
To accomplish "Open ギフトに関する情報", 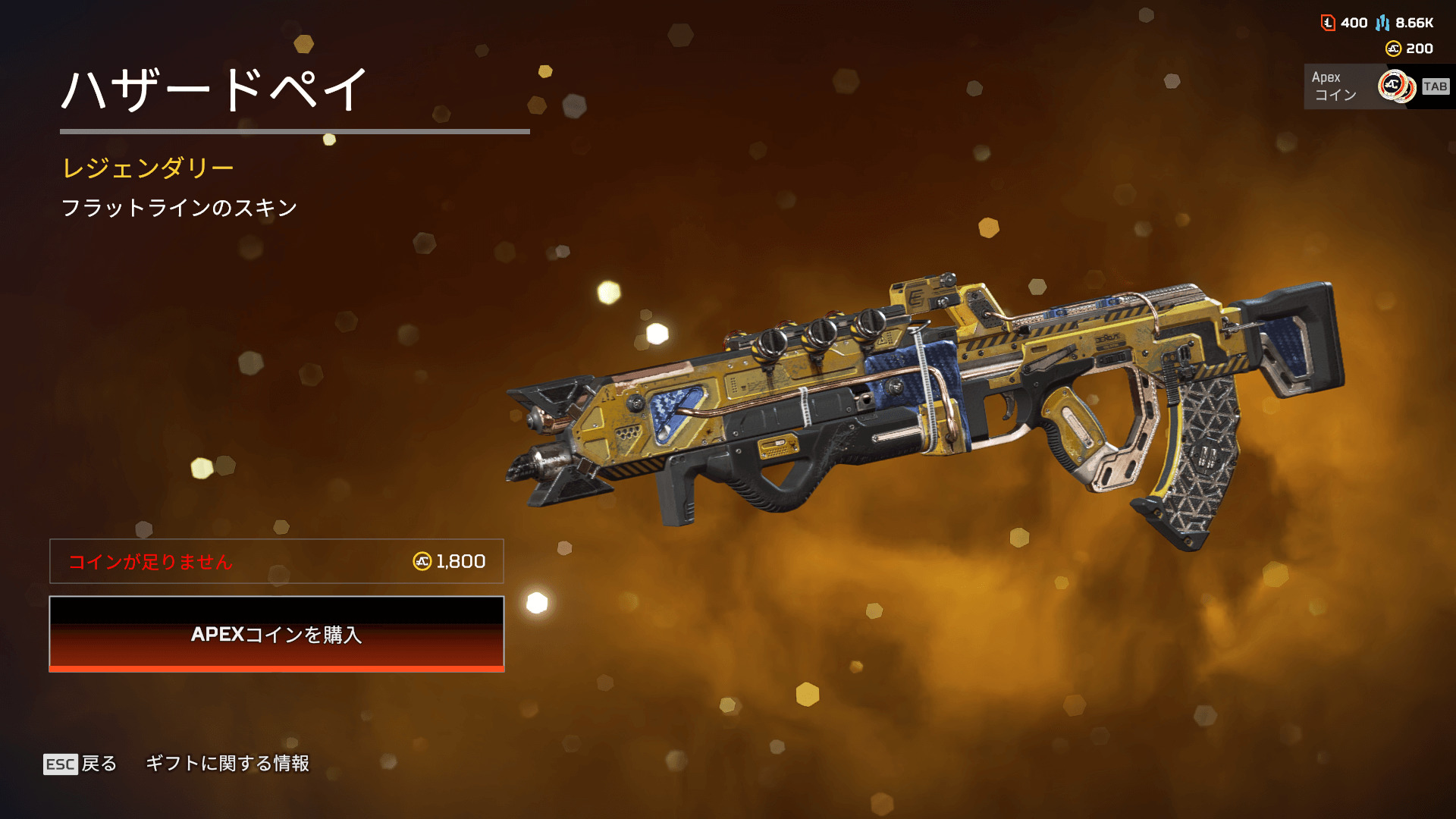I will pyautogui.click(x=227, y=764).
